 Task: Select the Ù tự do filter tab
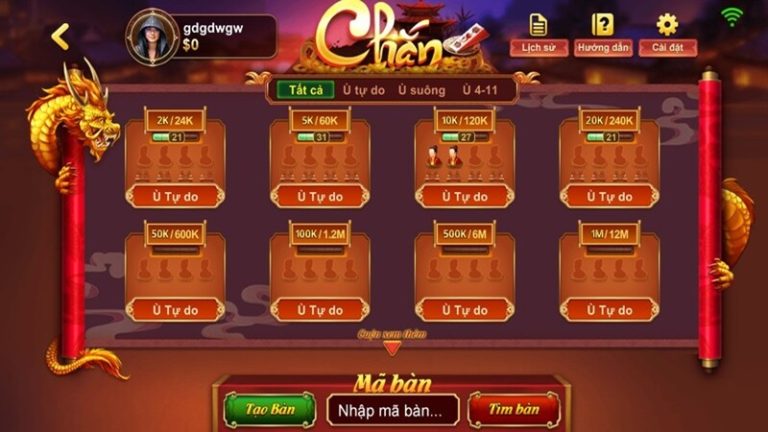(x=363, y=90)
